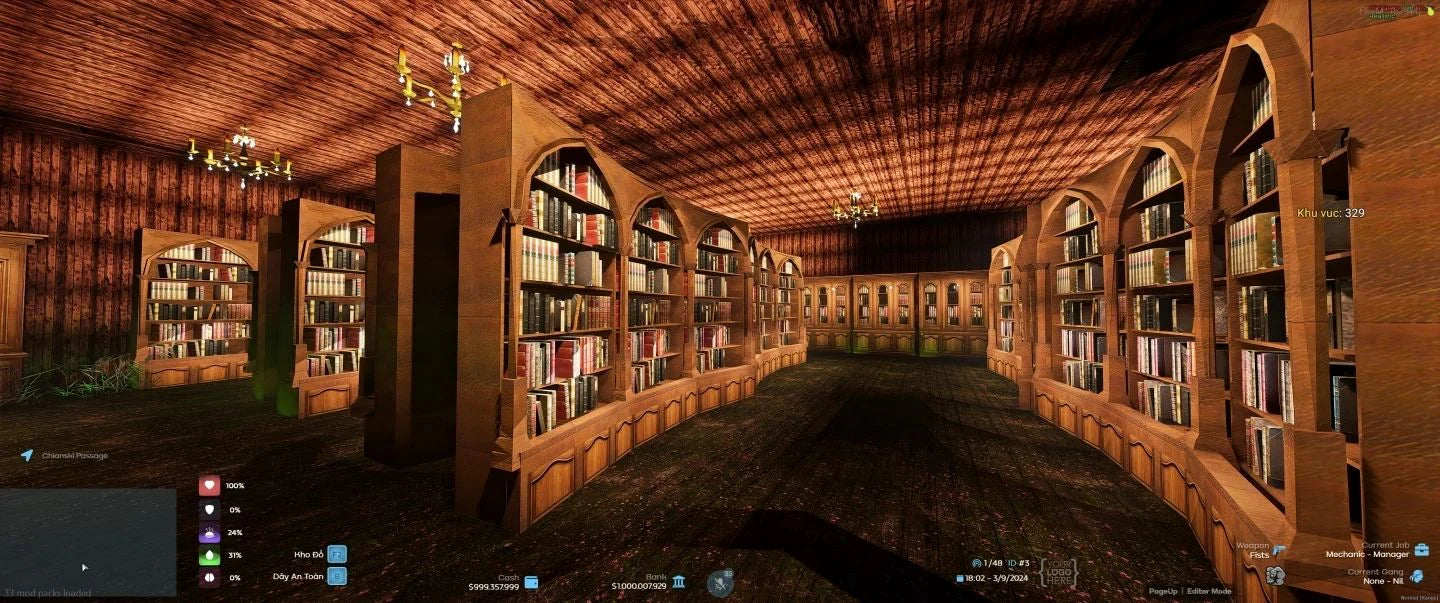Select the purple food hunger icon

pyautogui.click(x=209, y=532)
